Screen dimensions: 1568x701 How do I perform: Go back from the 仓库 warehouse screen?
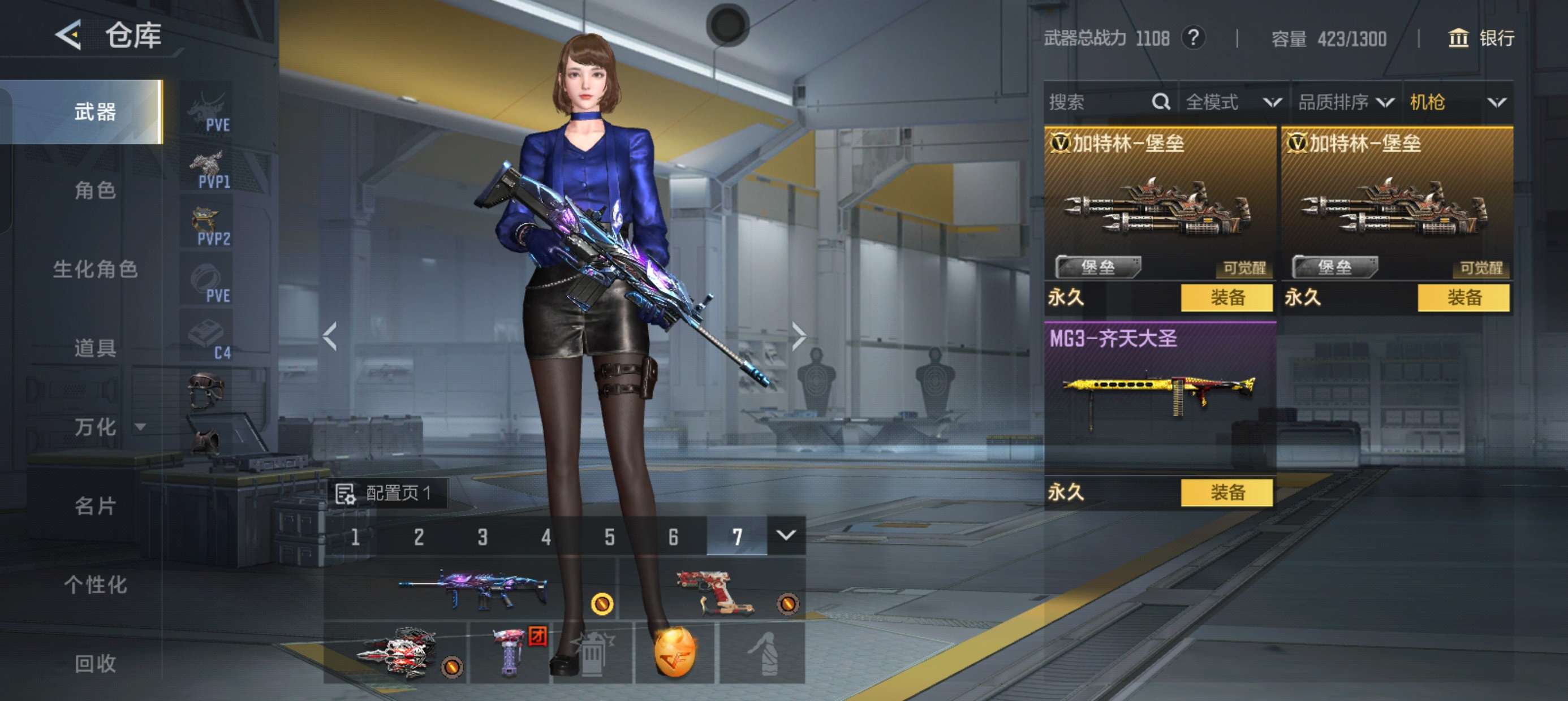tap(69, 34)
